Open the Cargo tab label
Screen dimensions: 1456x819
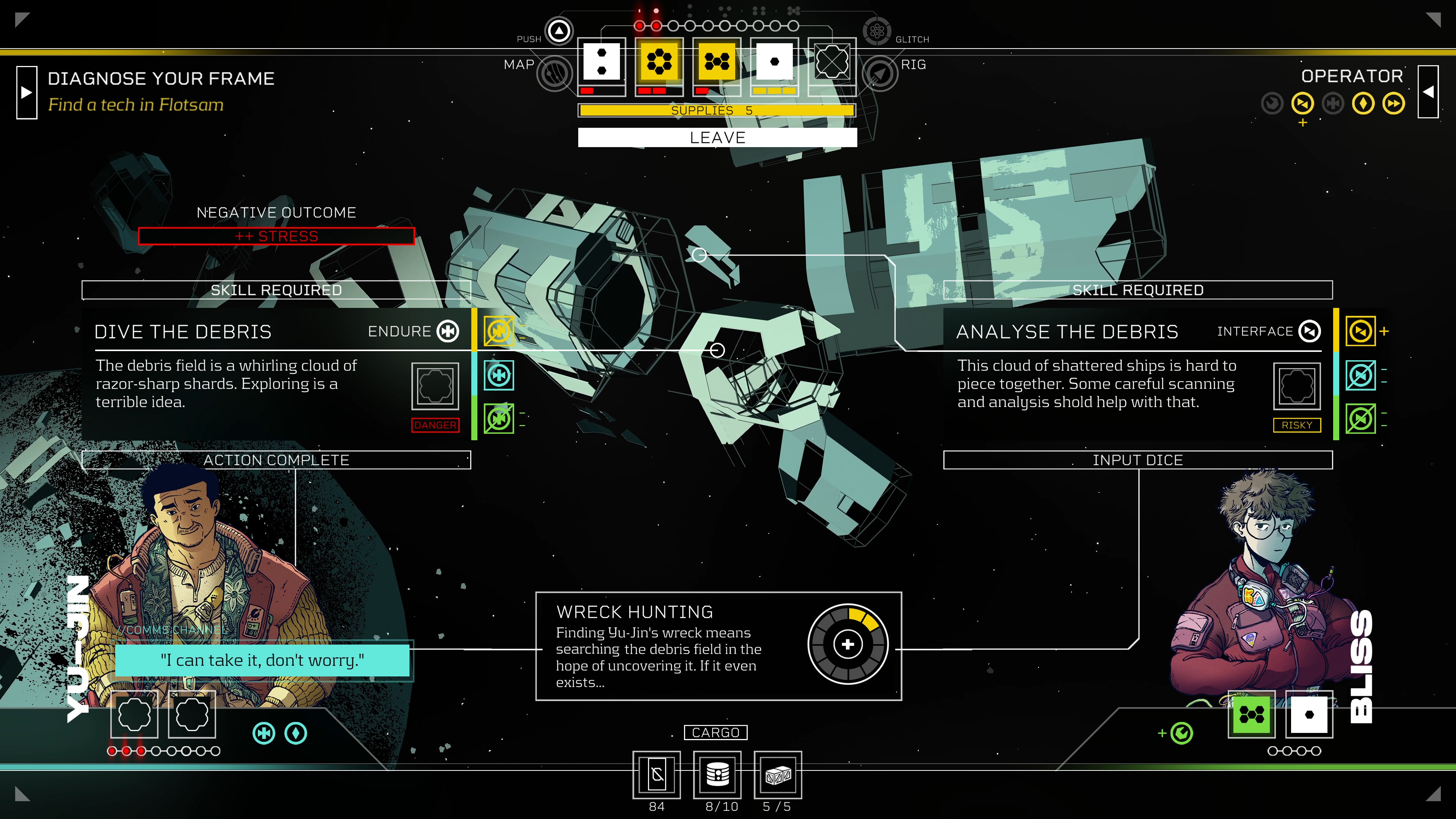(x=717, y=732)
